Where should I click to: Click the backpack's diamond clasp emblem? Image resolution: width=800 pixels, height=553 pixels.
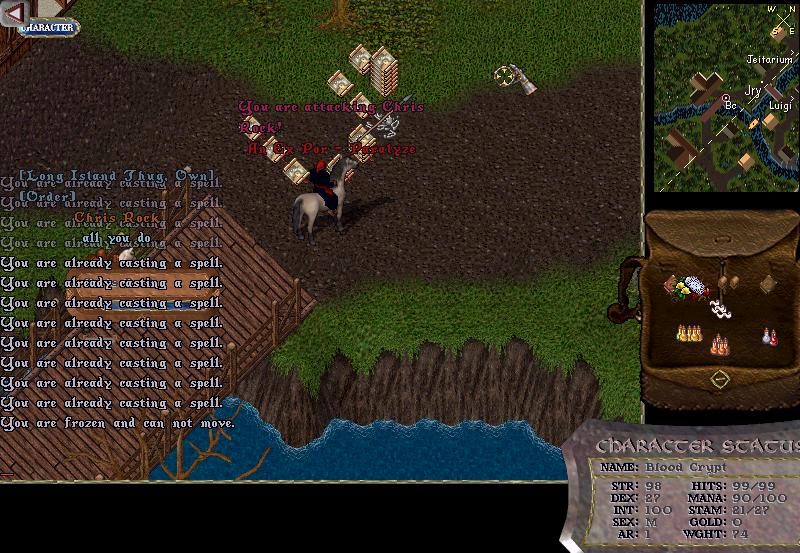point(719,380)
